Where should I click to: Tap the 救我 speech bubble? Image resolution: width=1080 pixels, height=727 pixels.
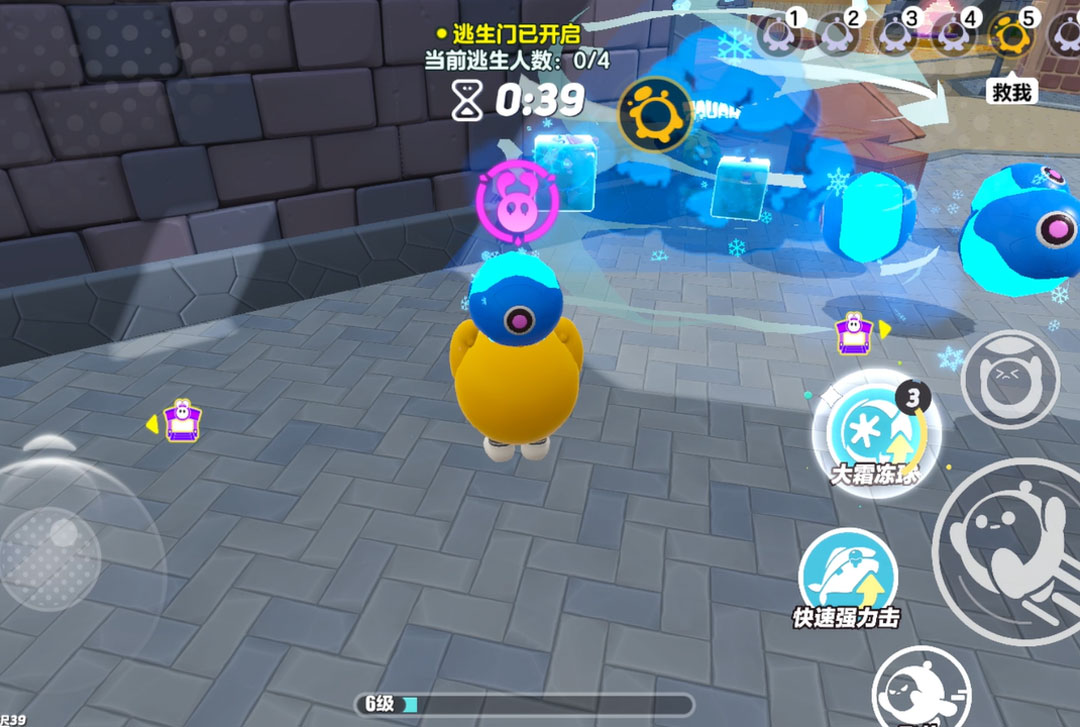click(1010, 93)
